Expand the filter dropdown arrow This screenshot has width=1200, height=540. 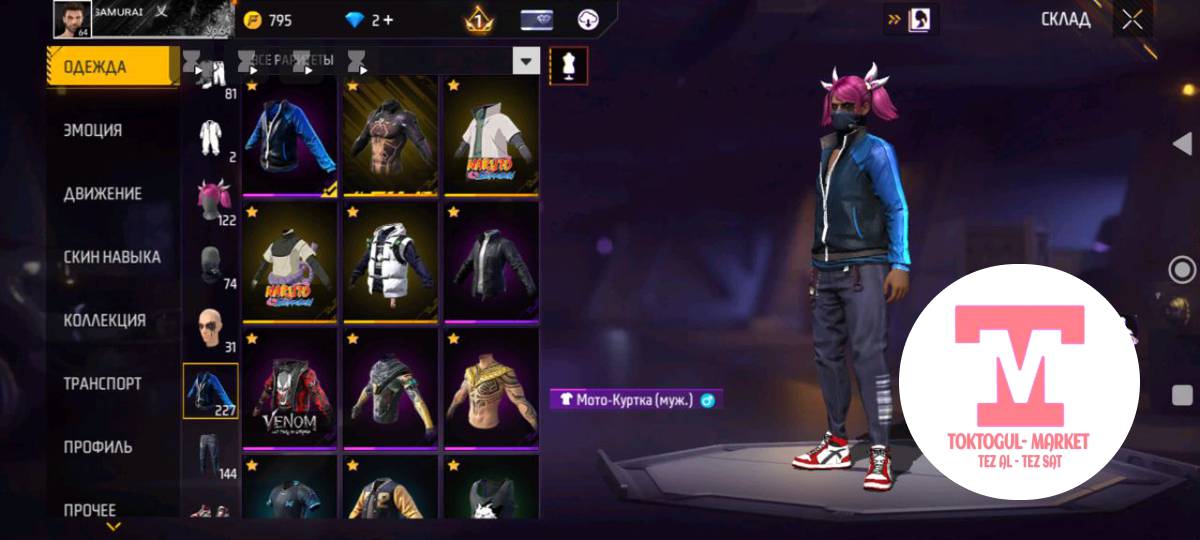[x=526, y=62]
